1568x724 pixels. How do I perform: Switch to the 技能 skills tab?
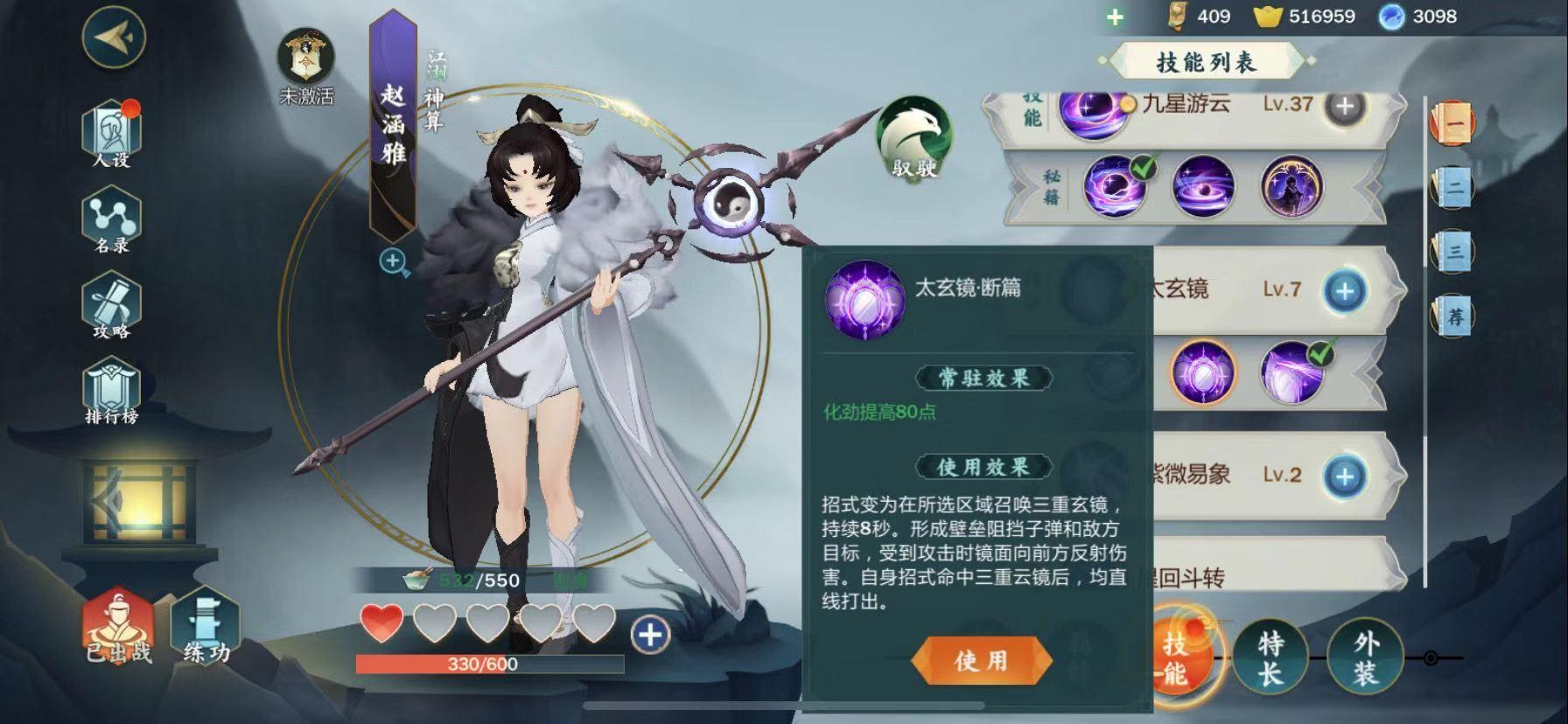click(1175, 657)
